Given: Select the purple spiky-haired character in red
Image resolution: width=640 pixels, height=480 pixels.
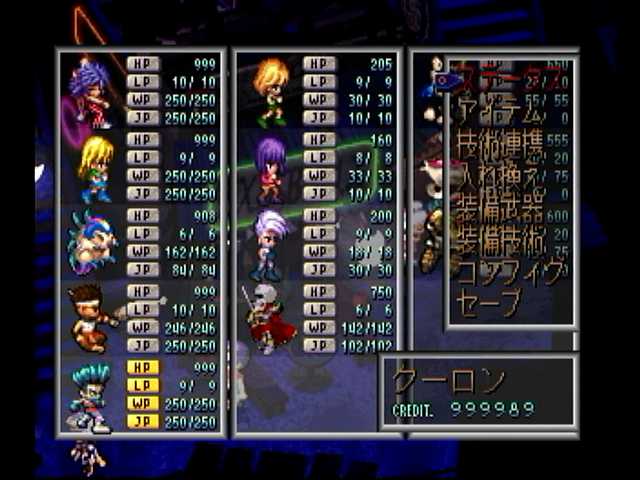Looking at the screenshot, I should coord(90,92).
